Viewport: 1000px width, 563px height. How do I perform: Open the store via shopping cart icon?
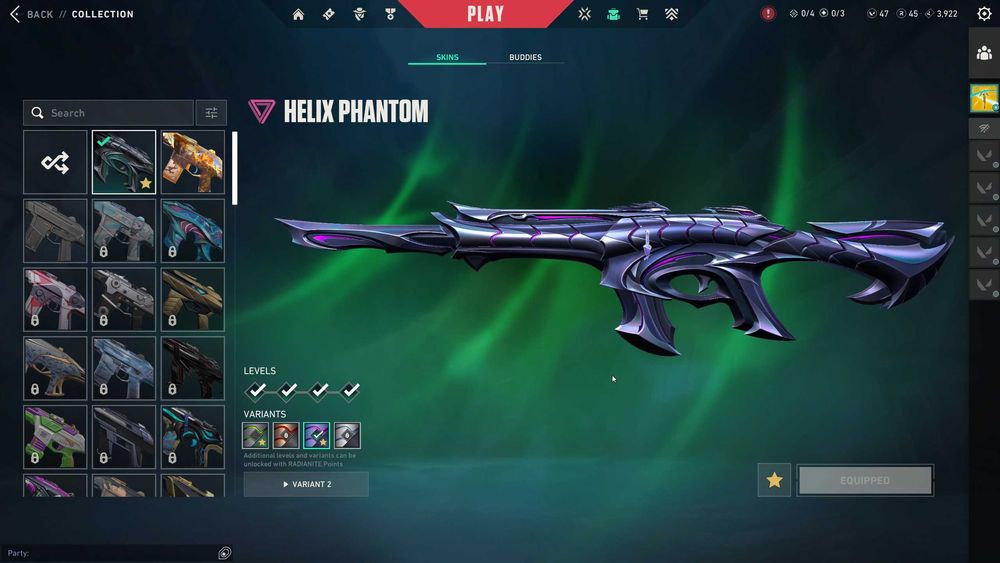coord(642,14)
